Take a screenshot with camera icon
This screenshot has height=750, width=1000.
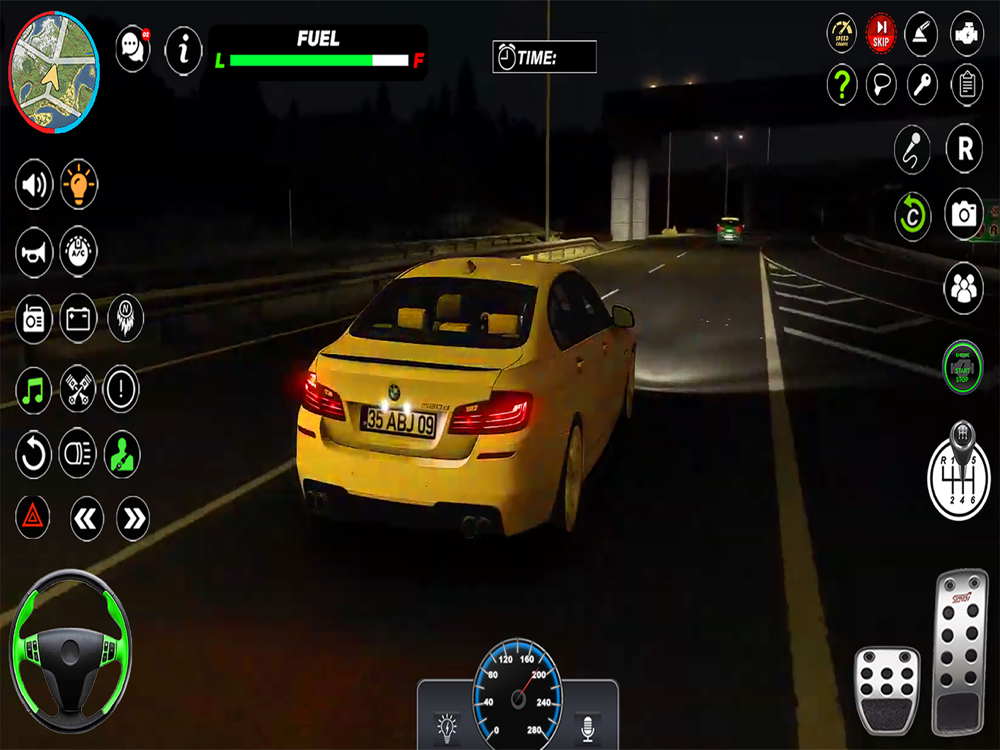click(965, 214)
